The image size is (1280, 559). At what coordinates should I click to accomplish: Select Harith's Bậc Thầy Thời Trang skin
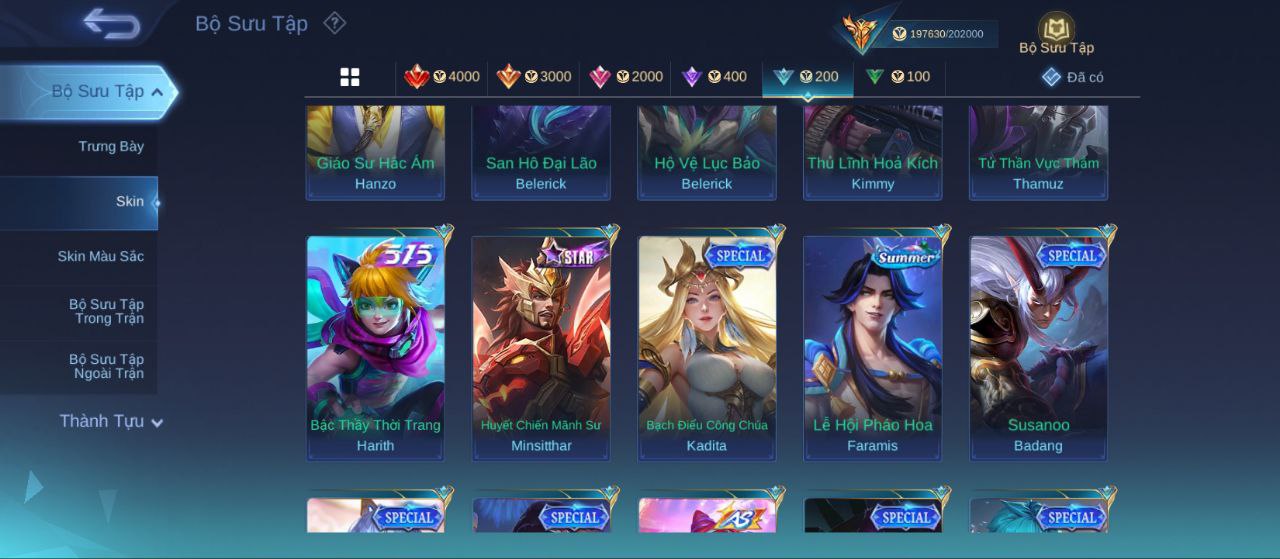(x=375, y=347)
